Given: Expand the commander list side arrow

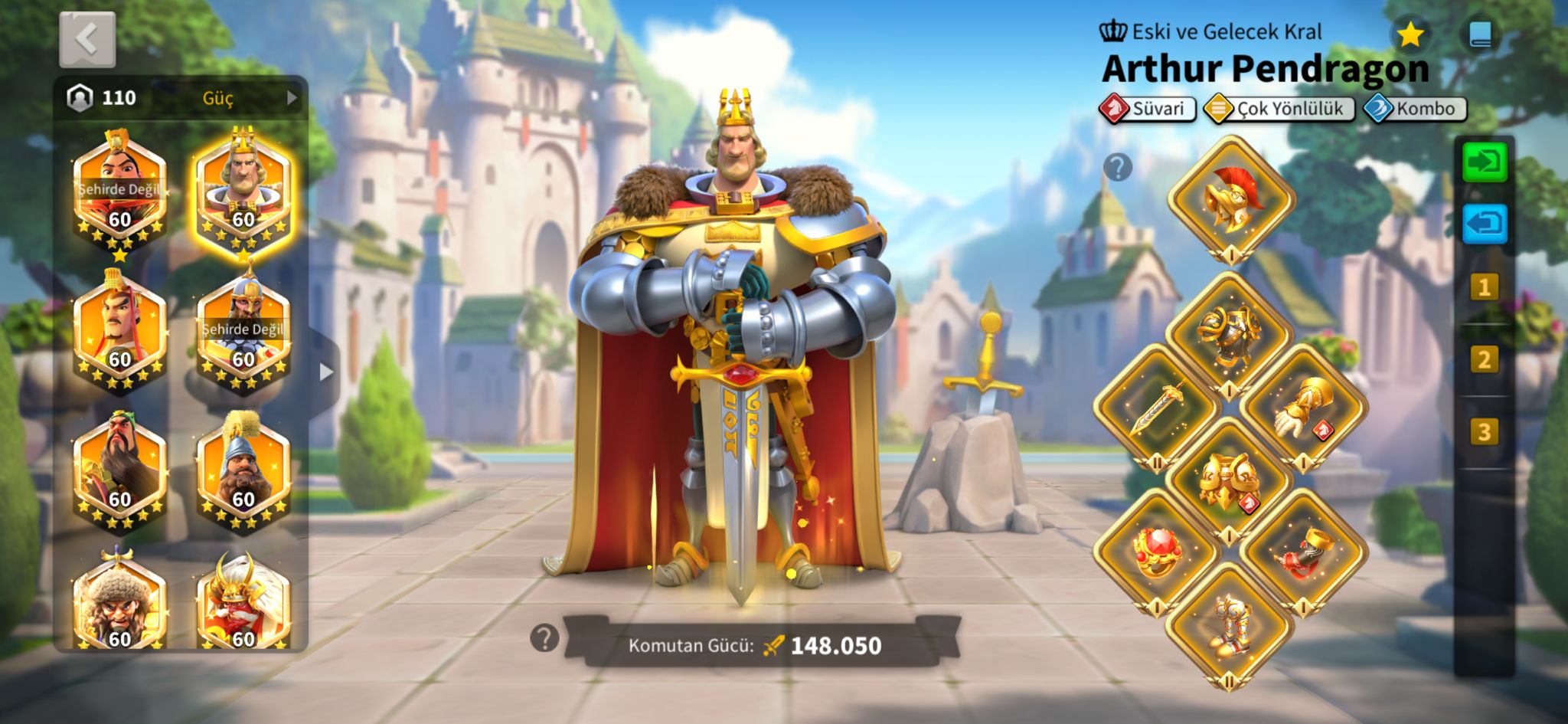Looking at the screenshot, I should pos(326,372).
